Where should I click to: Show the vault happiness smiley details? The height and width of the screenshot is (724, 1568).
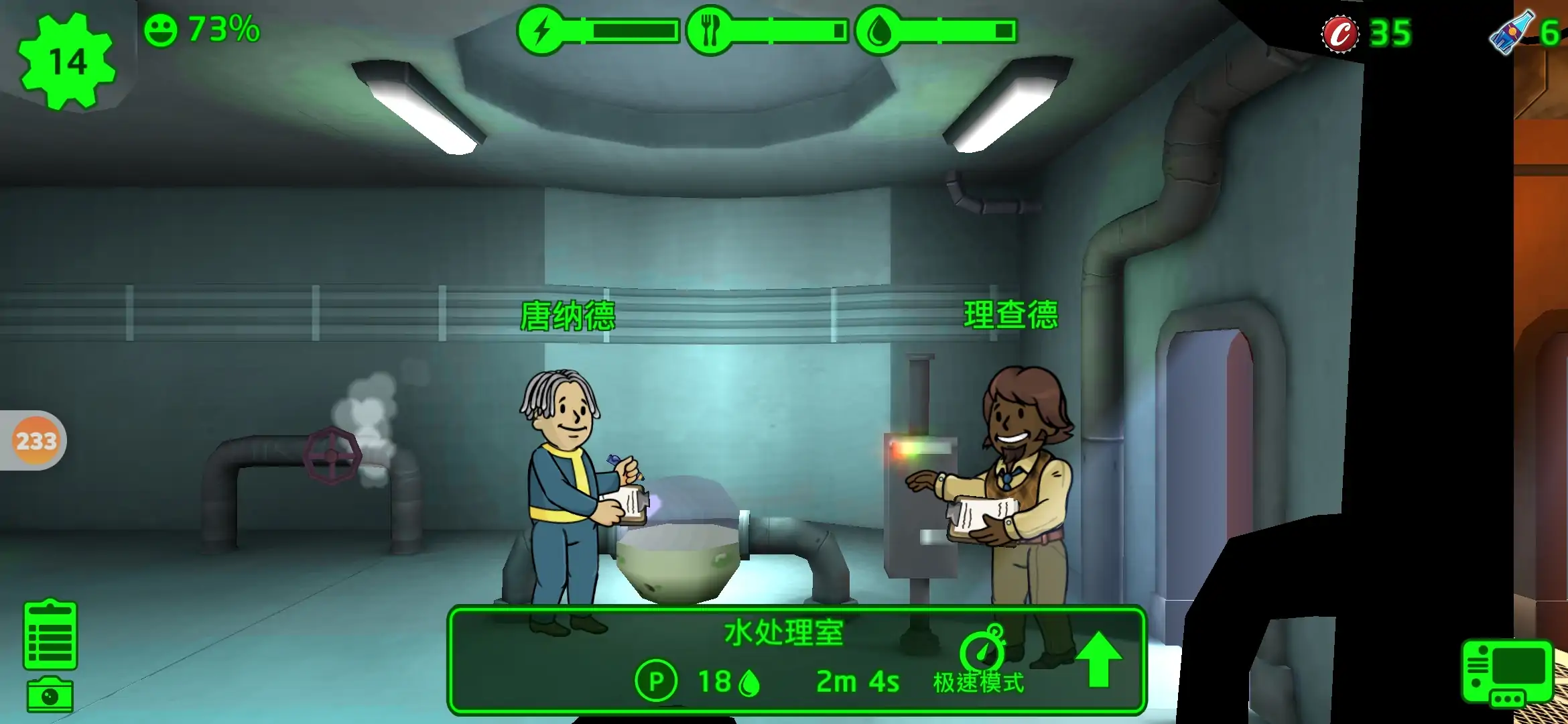coord(161,30)
